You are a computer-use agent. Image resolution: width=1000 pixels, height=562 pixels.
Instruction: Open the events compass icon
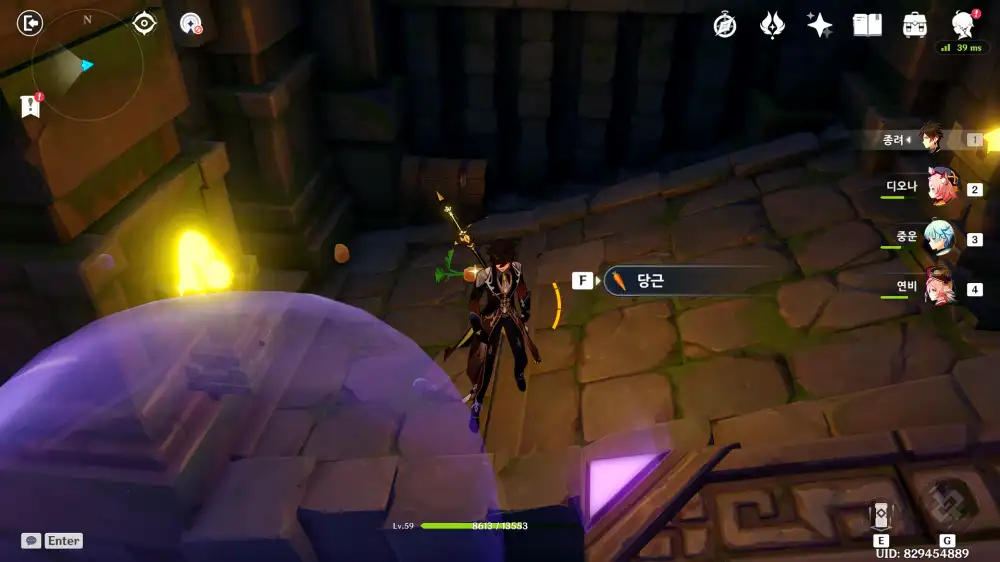click(725, 25)
